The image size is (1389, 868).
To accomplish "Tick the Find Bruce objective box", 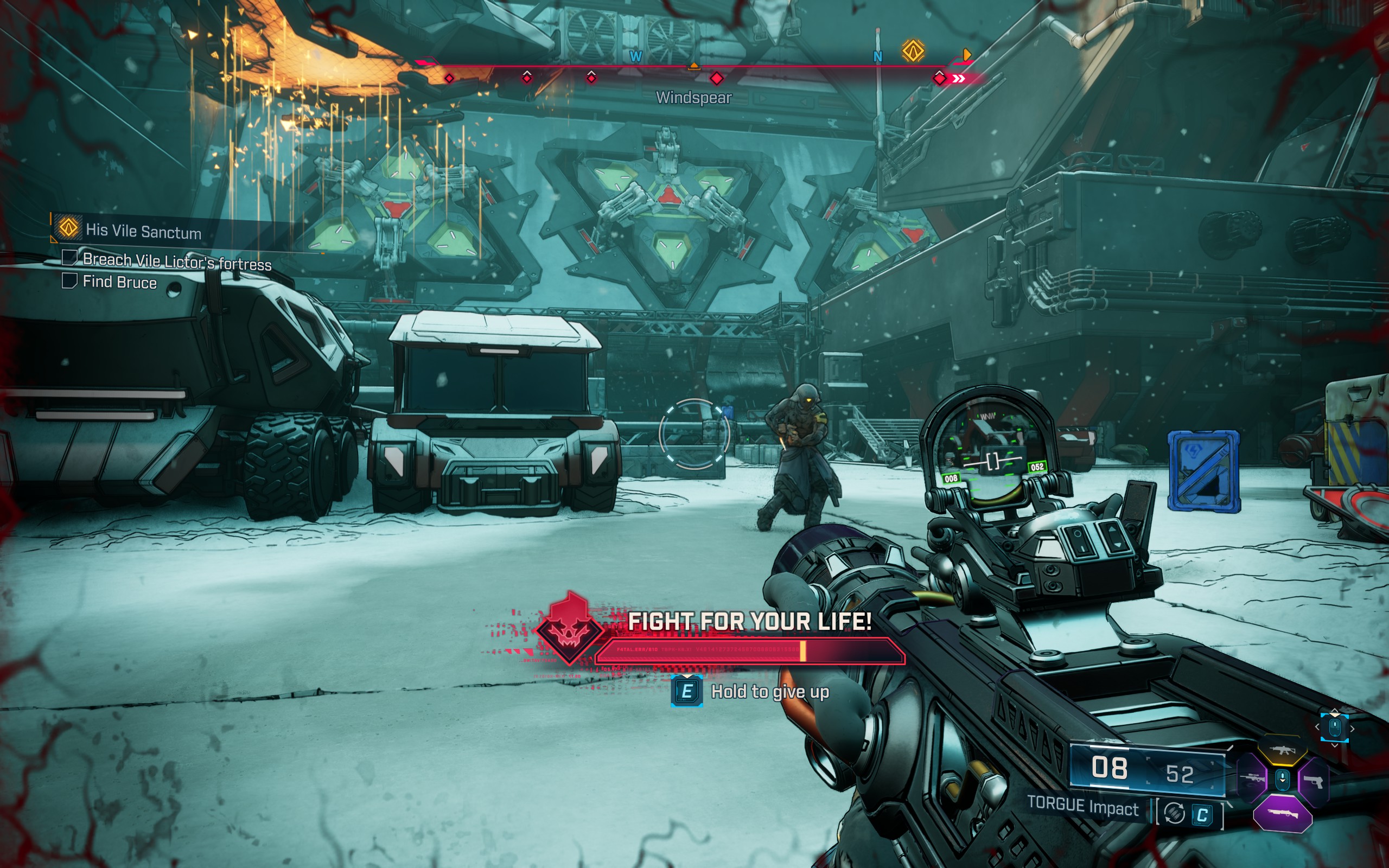I will click(x=69, y=280).
